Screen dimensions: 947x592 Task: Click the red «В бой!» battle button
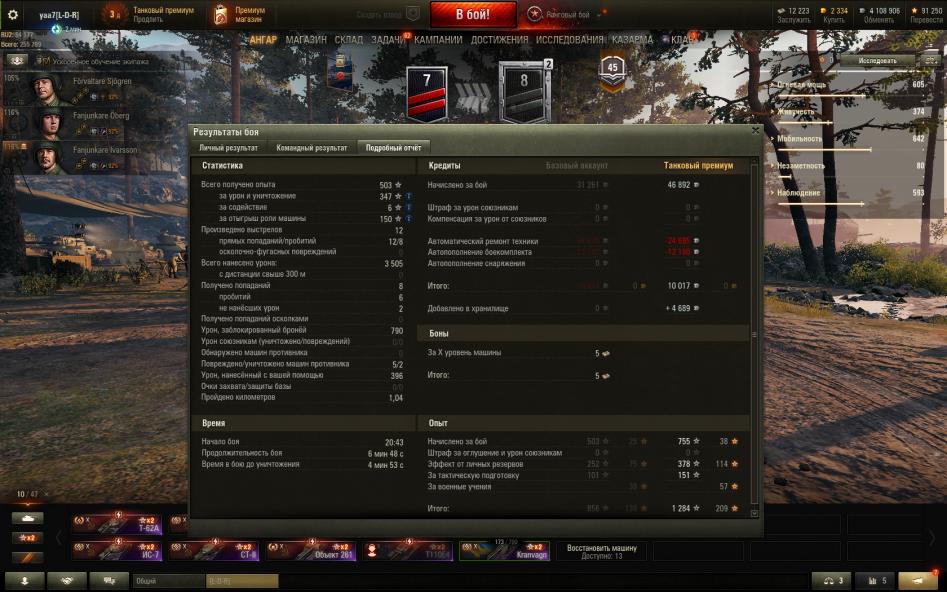pyautogui.click(x=473, y=15)
